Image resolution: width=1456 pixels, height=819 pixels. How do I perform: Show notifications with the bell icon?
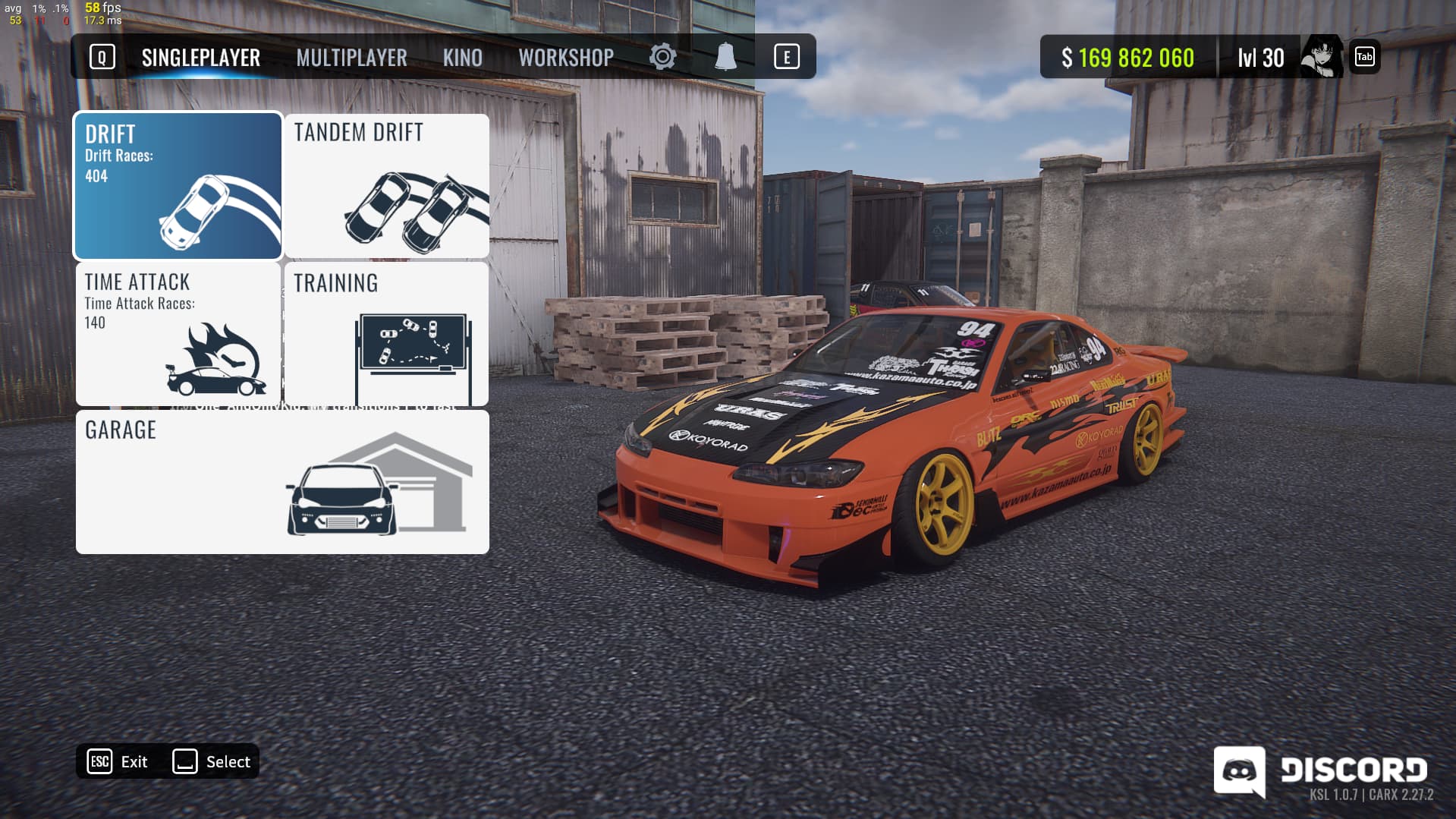pyautogui.click(x=725, y=57)
